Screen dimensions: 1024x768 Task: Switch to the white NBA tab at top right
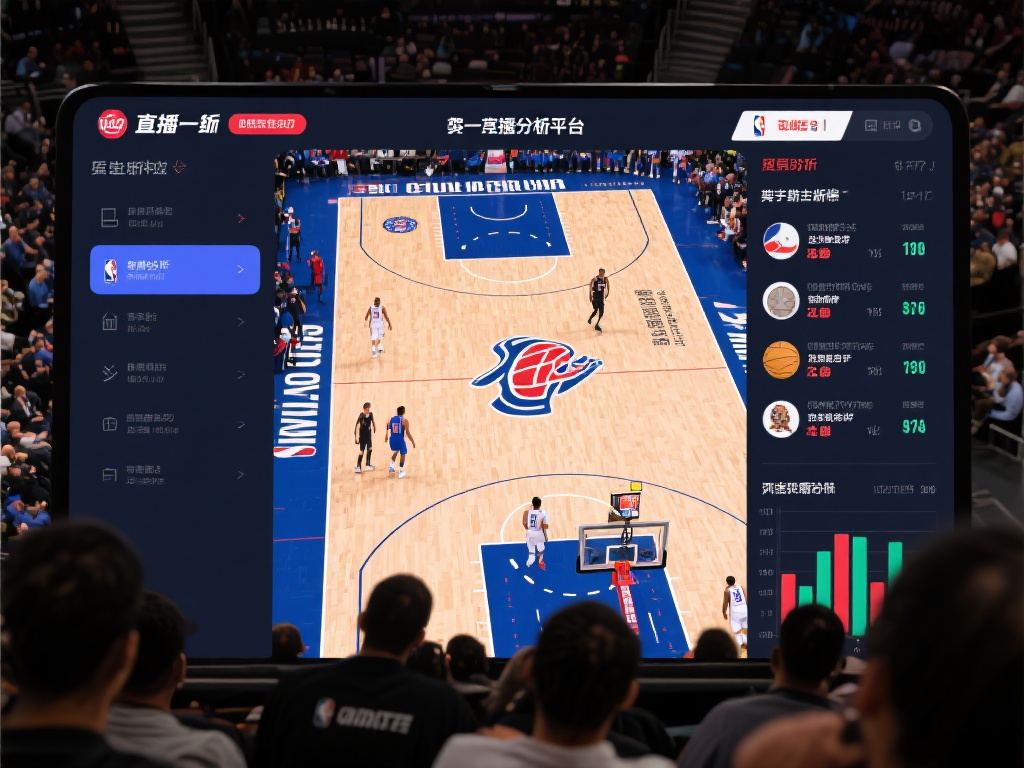pos(790,126)
